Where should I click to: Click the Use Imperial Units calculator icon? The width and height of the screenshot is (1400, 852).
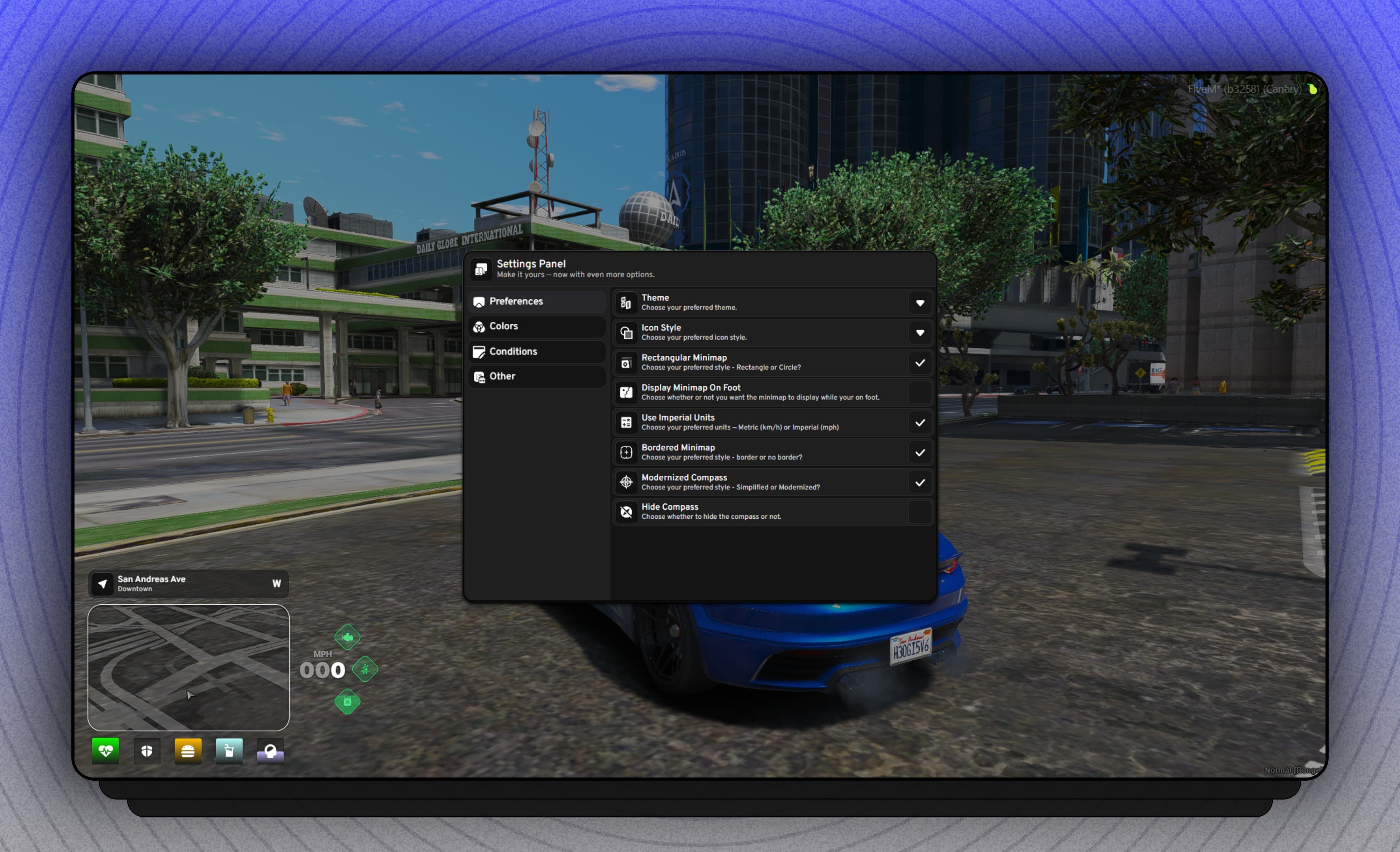625,423
